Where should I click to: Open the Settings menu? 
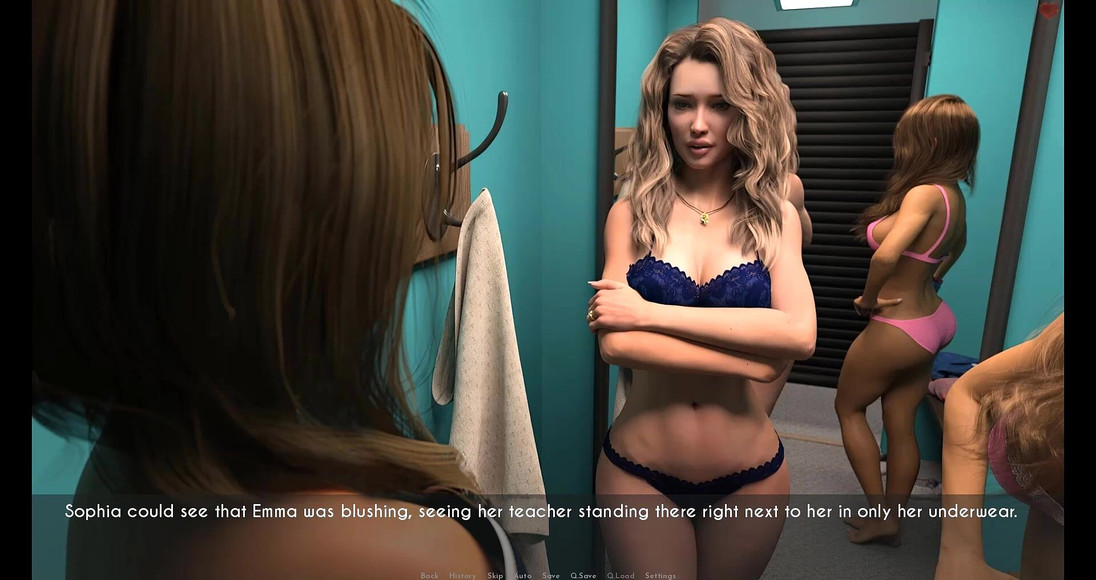coord(660,575)
